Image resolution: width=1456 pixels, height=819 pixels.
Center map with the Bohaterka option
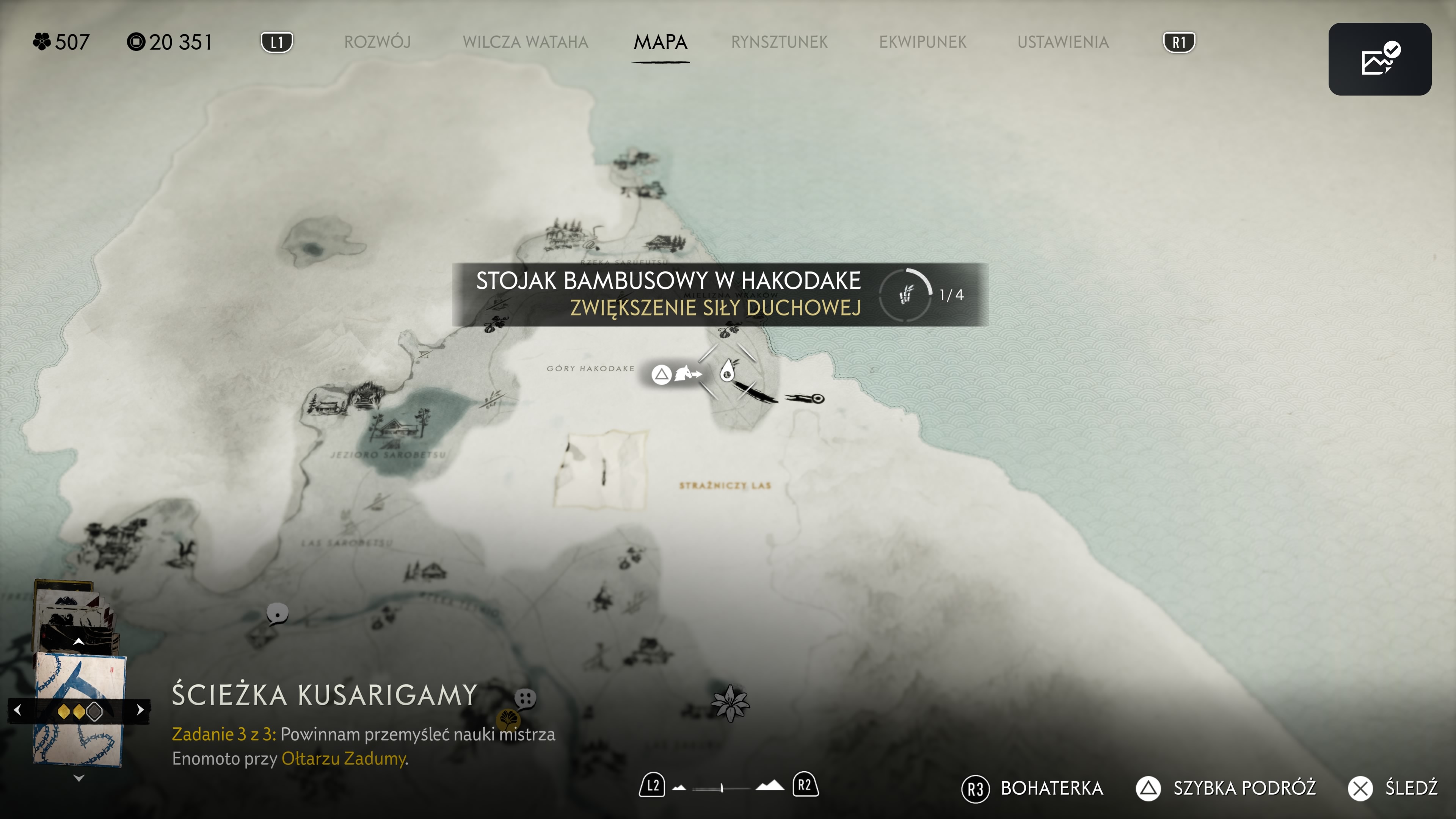coord(1051,788)
